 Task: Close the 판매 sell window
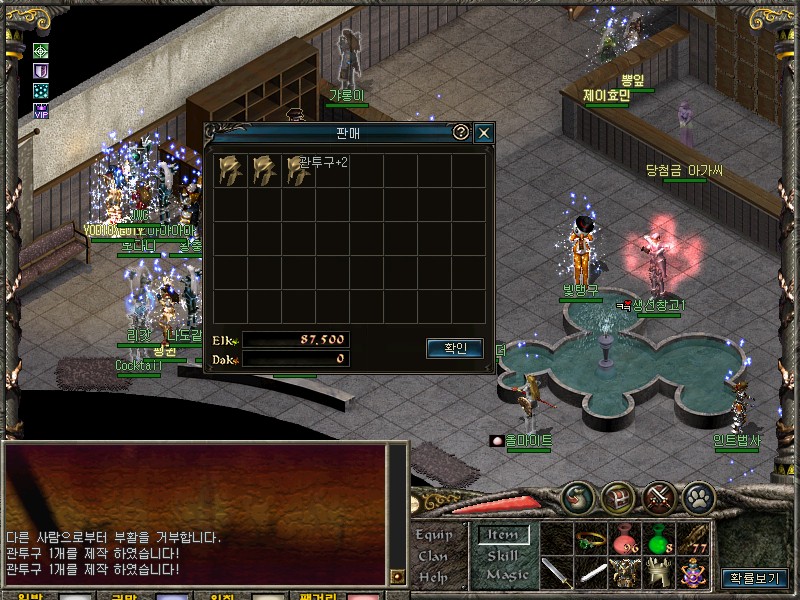click(x=484, y=132)
